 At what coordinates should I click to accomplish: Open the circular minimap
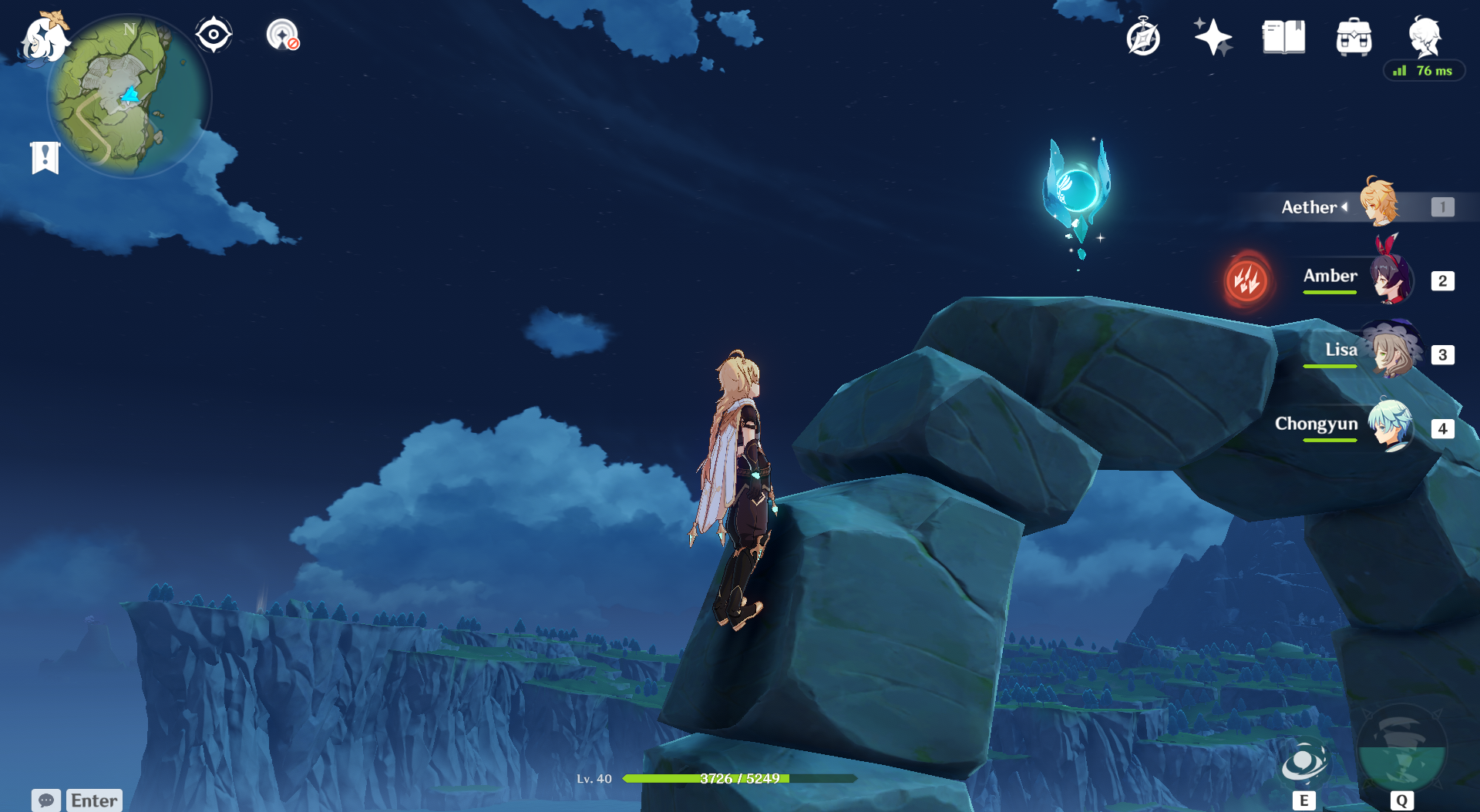pos(129,96)
